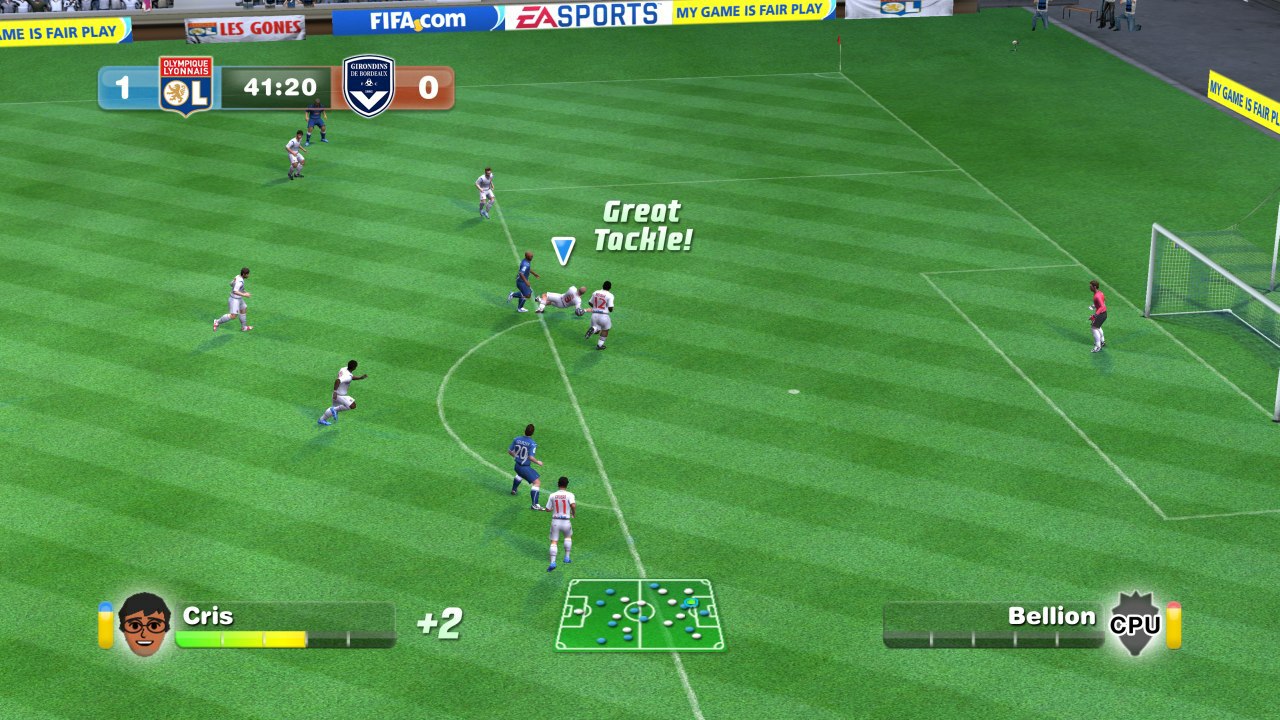Click the blue player indicator arrow
The width and height of the screenshot is (1280, 720).
(563, 248)
